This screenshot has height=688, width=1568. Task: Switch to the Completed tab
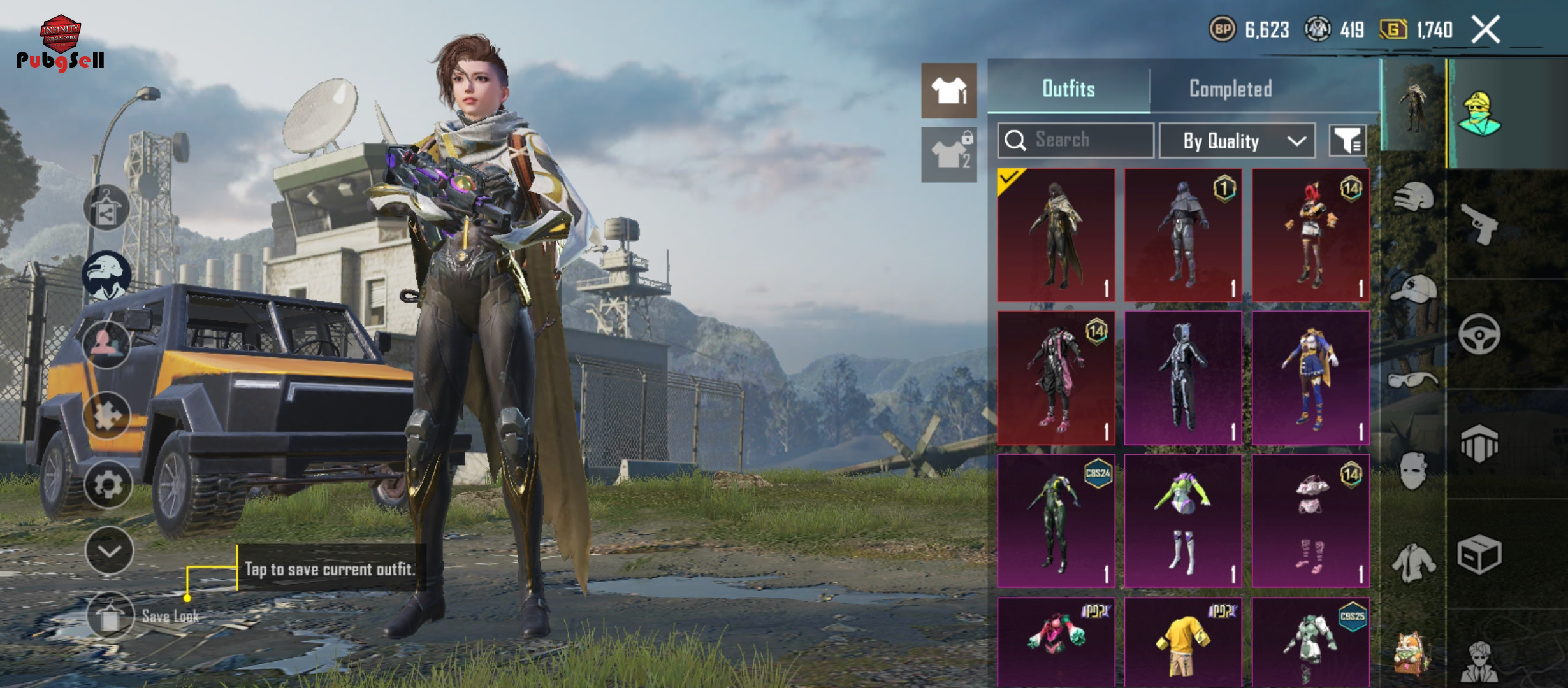1230,89
